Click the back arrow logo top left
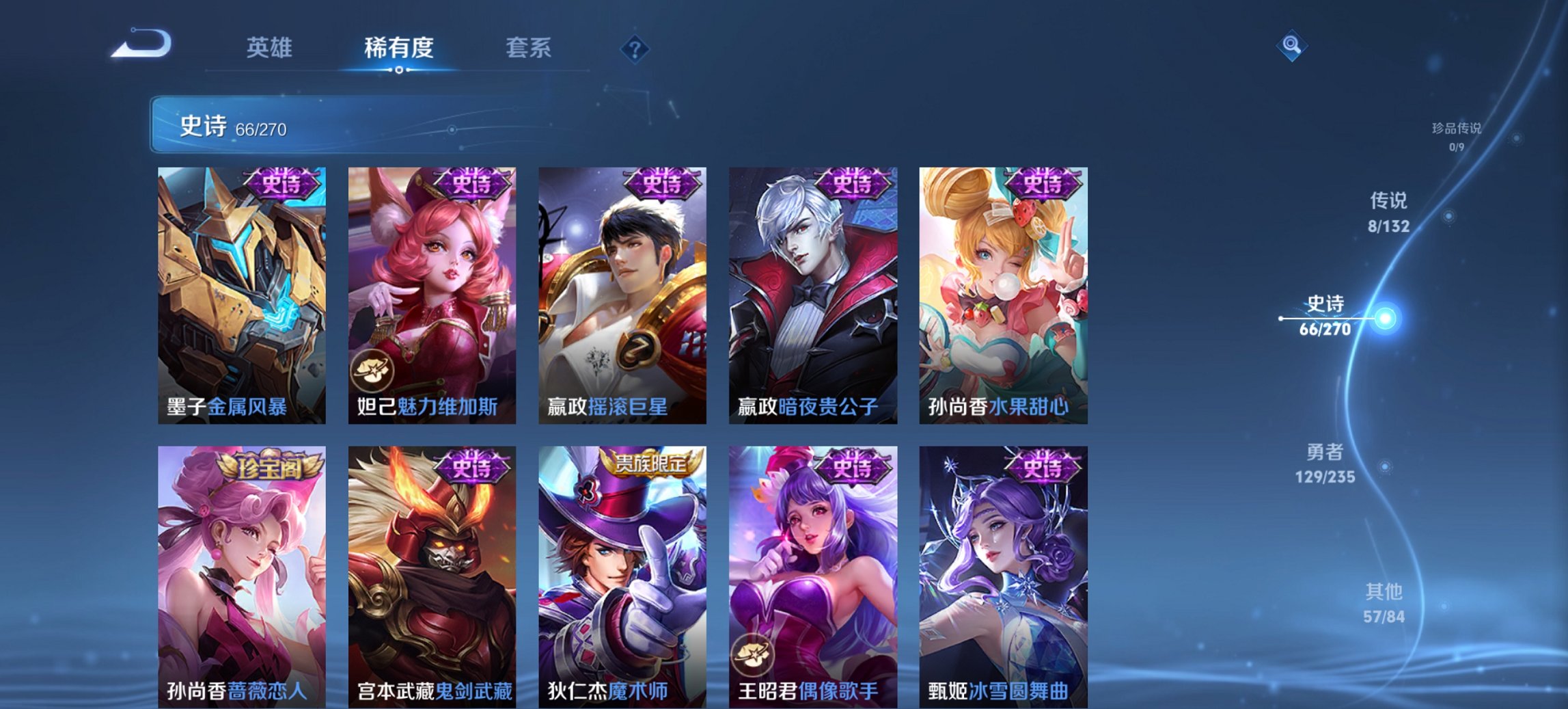 (x=140, y=46)
